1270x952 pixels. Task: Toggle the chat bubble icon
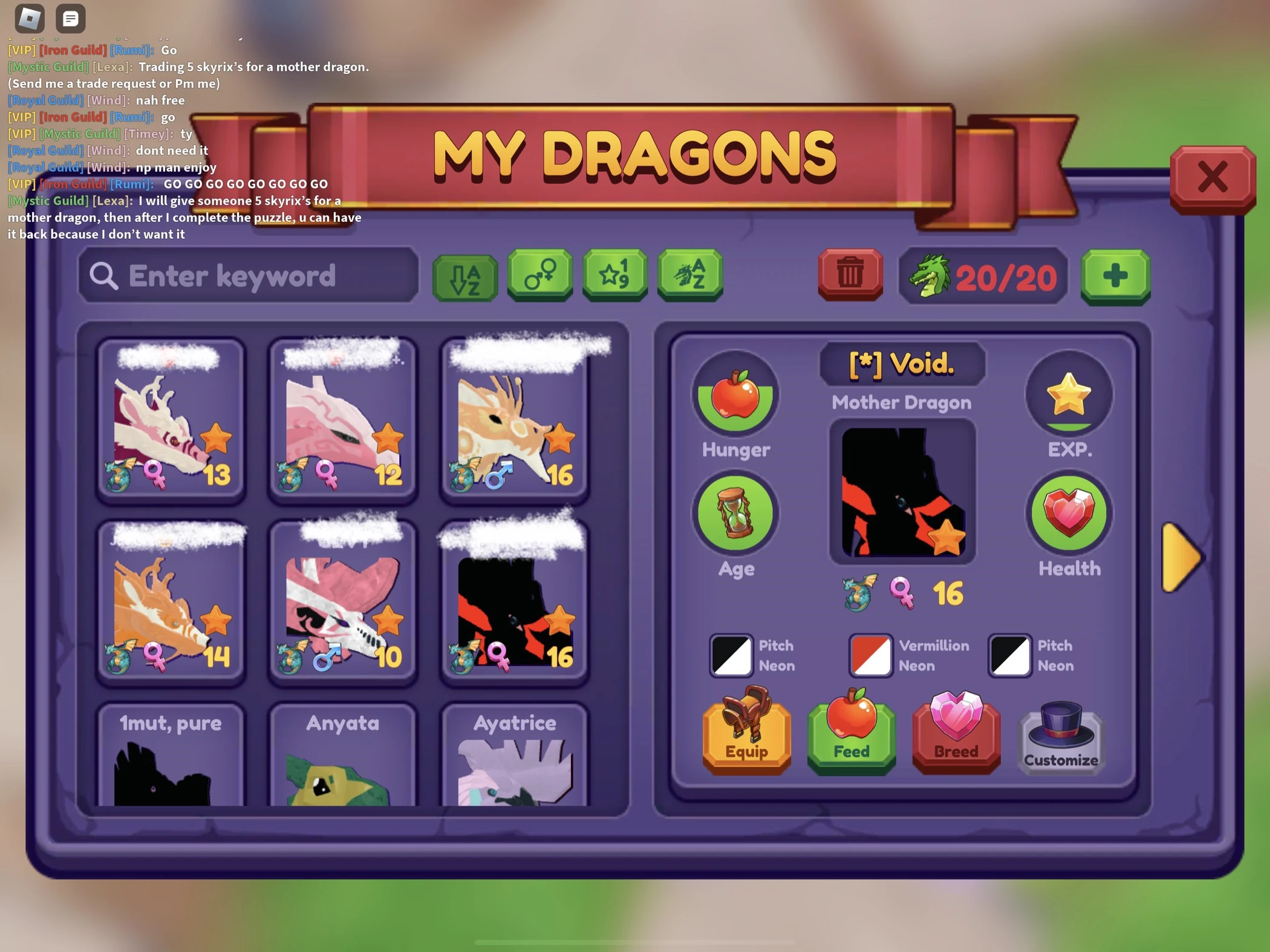click(x=70, y=18)
